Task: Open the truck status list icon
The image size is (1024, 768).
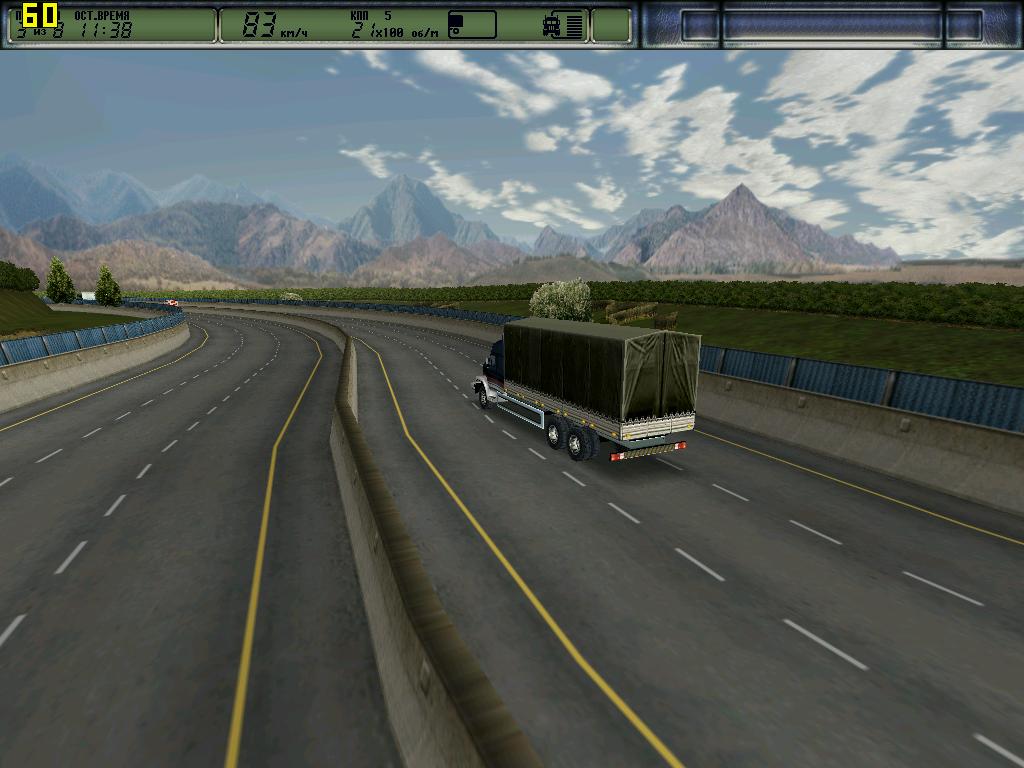Action: [x=564, y=25]
